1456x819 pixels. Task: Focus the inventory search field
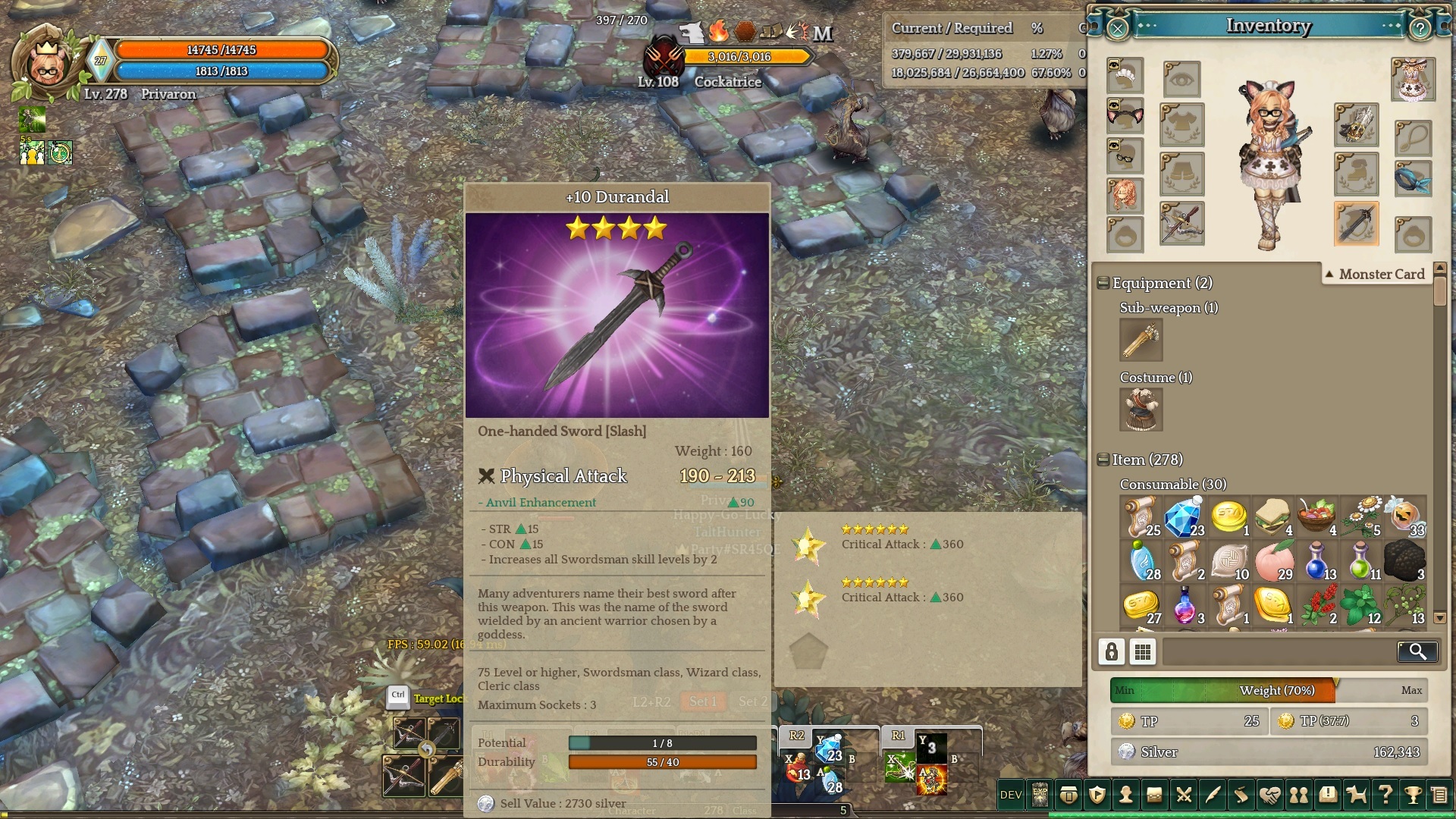(1278, 651)
